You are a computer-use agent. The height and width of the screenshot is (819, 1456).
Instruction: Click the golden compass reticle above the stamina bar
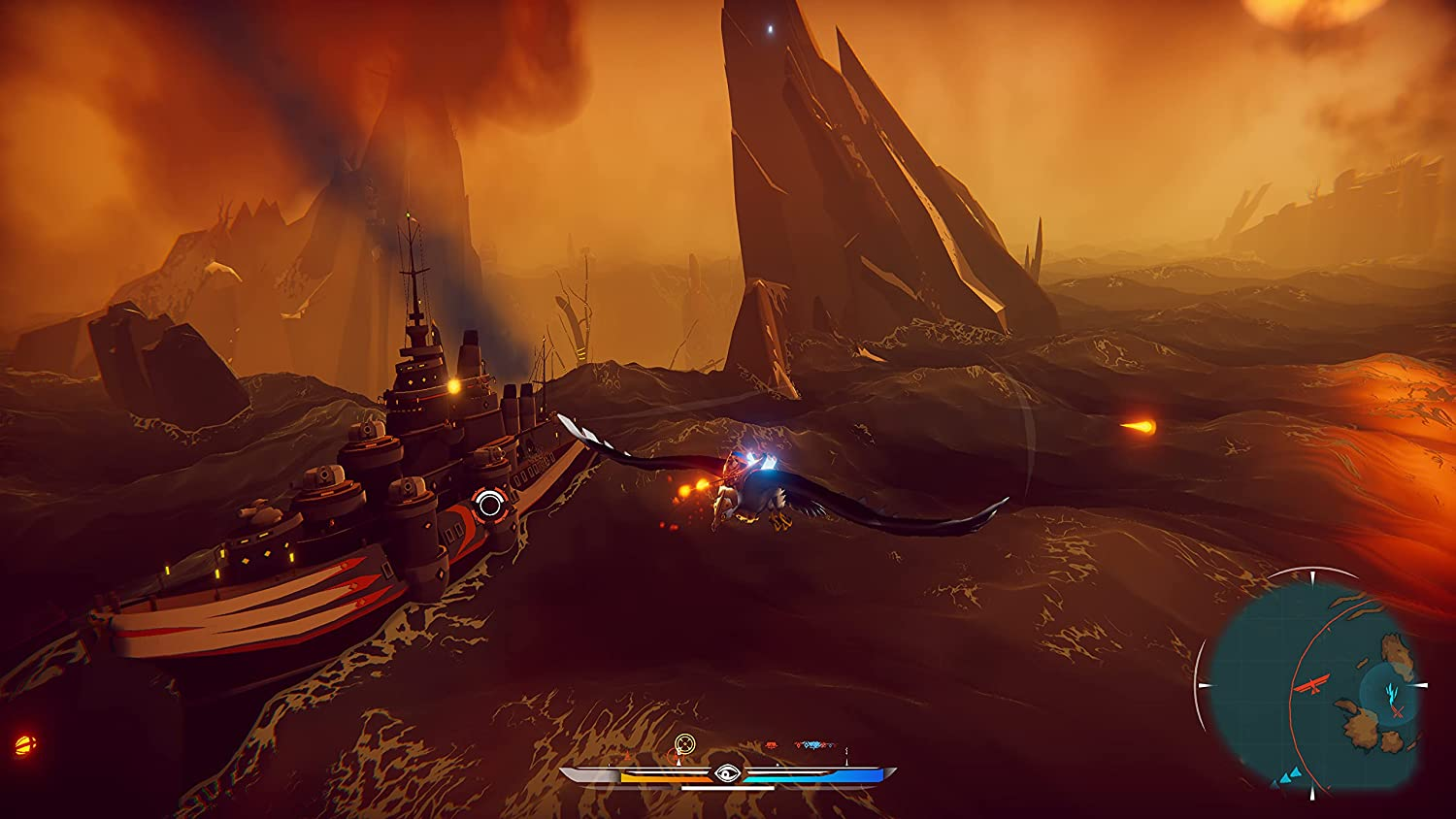(x=684, y=742)
